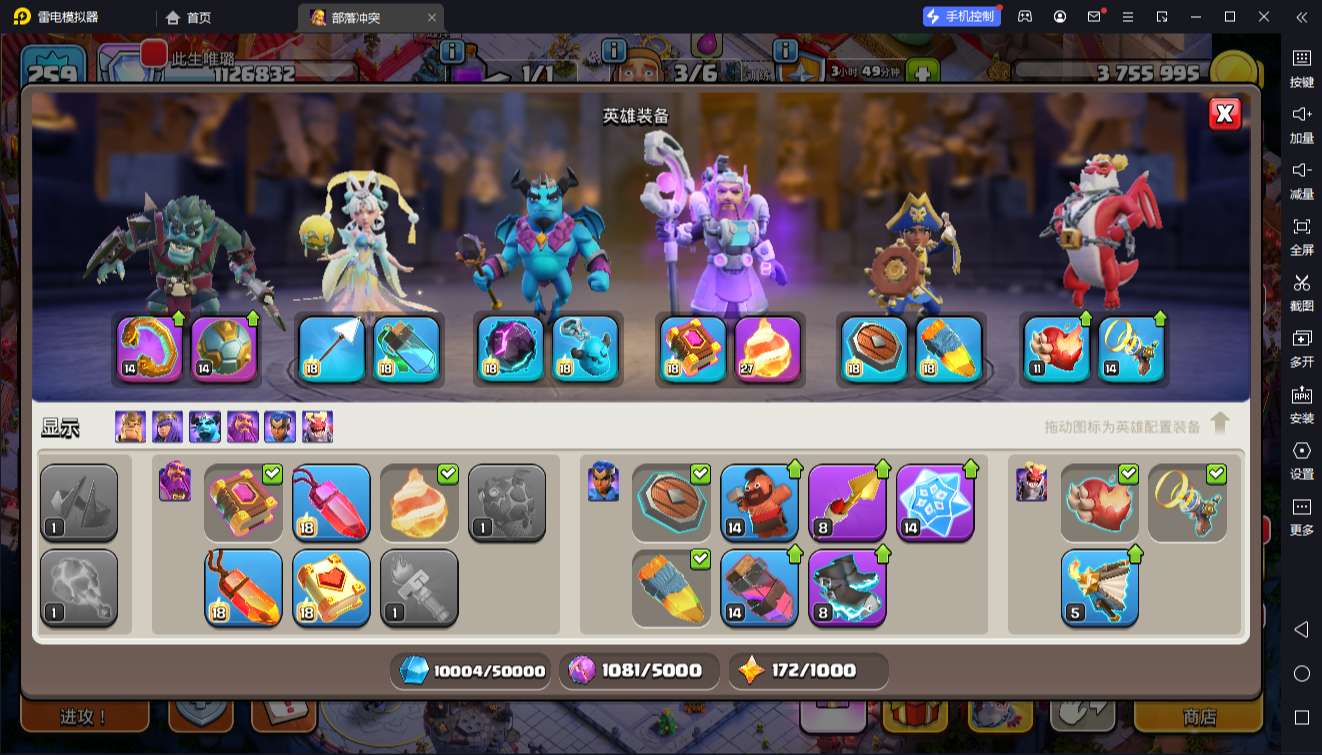Take a screenshot with 截图 button
Image resolution: width=1322 pixels, height=755 pixels.
click(1301, 292)
